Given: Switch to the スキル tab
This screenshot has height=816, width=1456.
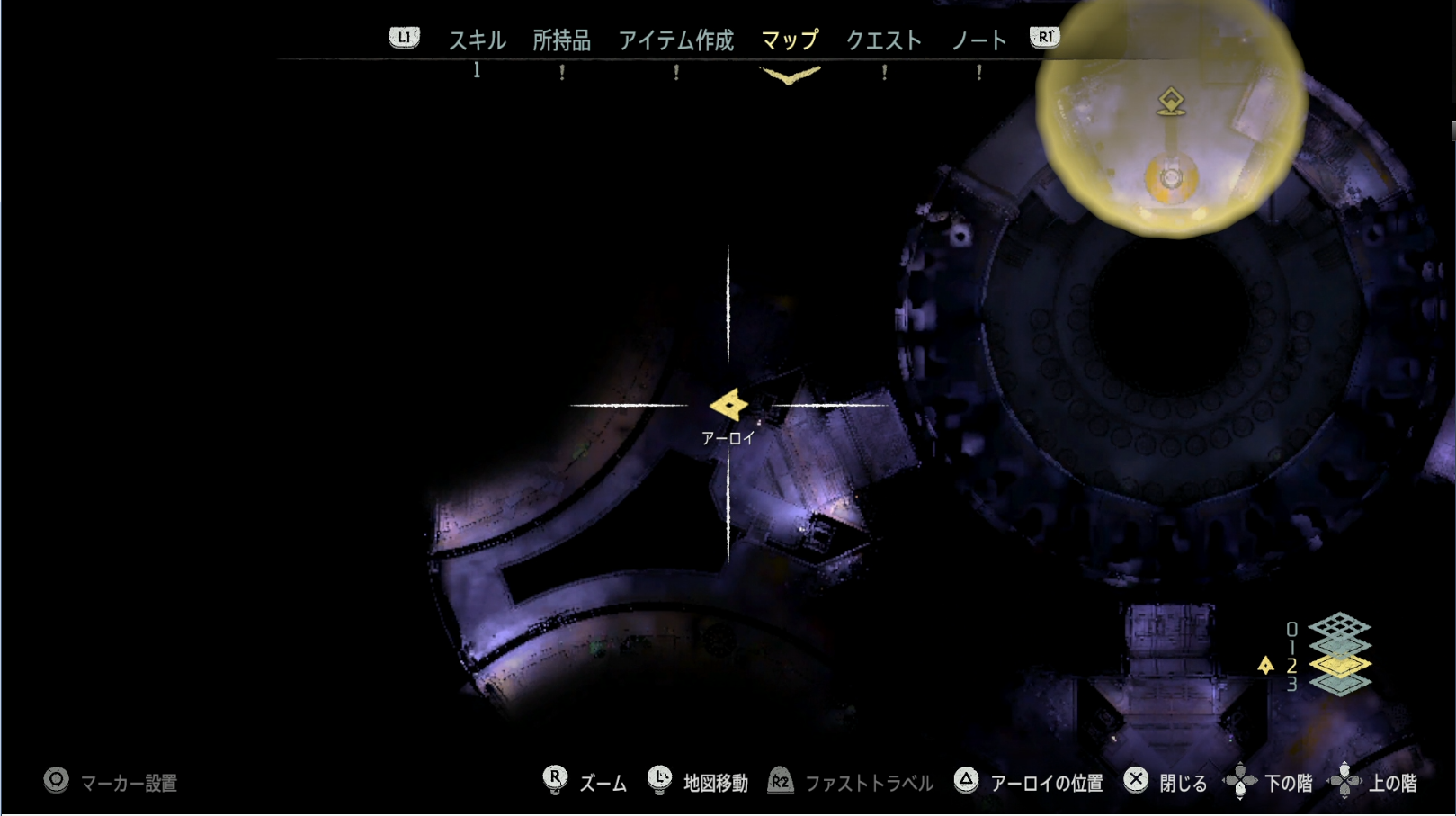Looking at the screenshot, I should [478, 40].
